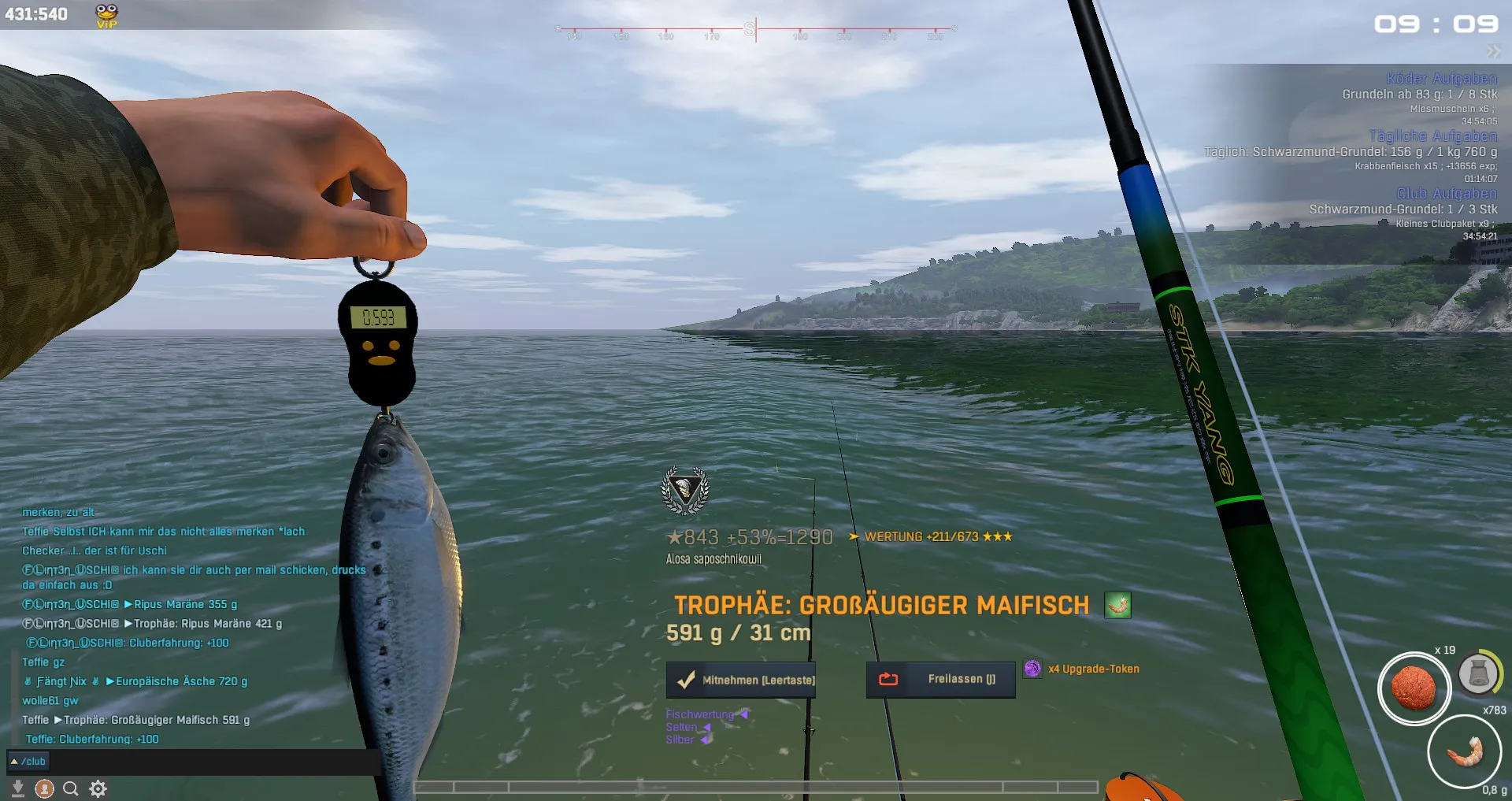This screenshot has height=801, width=1512.
Task: Click the download arrow icon under chat
Action: point(17,788)
